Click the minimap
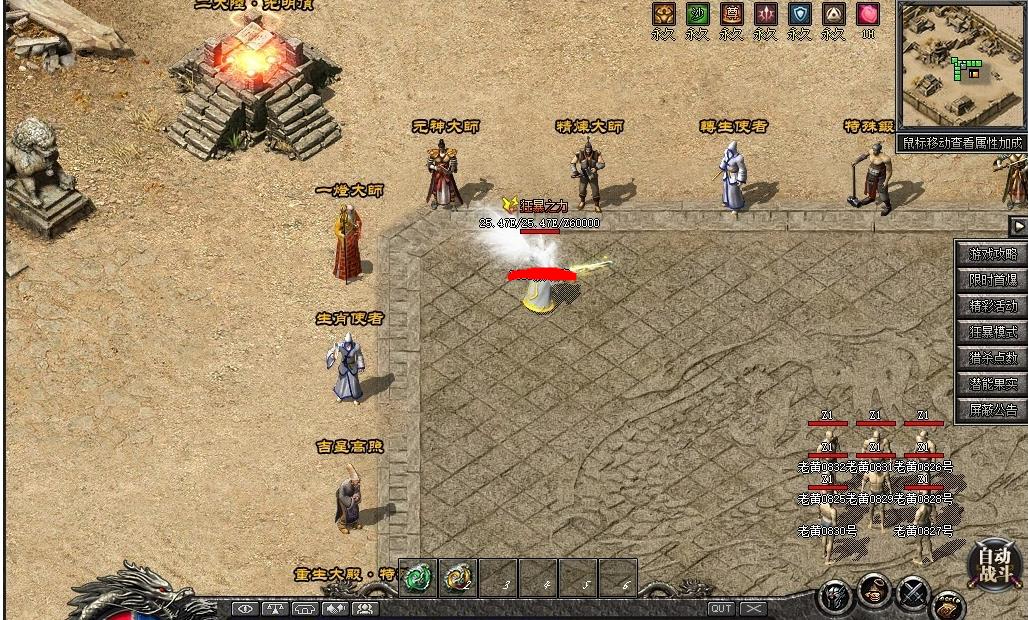Screen dimensions: 1028x620 961,66
